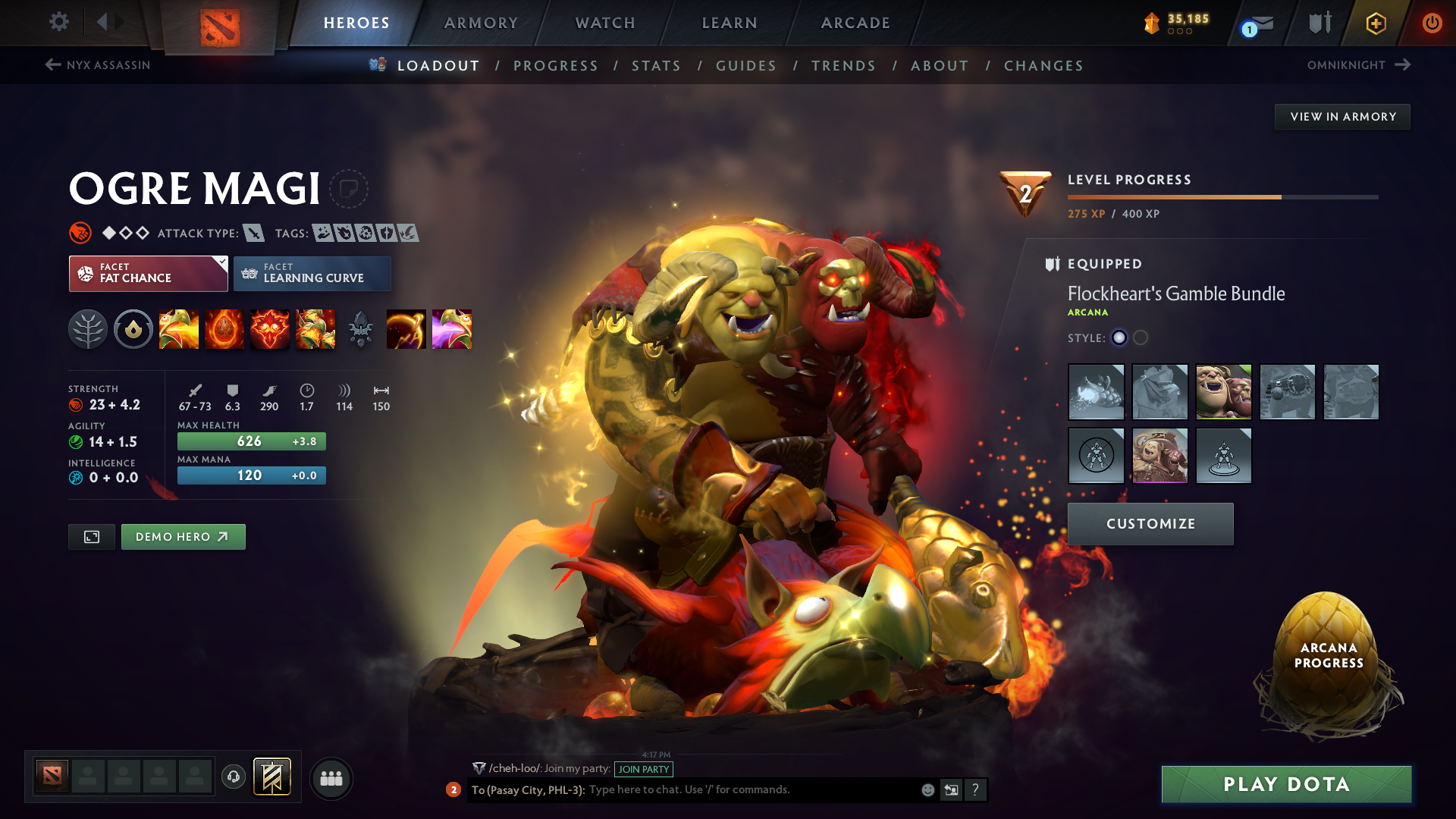This screenshot has height=819, width=1456.
Task: Select the Fireblast ability icon
Action: 179,329
